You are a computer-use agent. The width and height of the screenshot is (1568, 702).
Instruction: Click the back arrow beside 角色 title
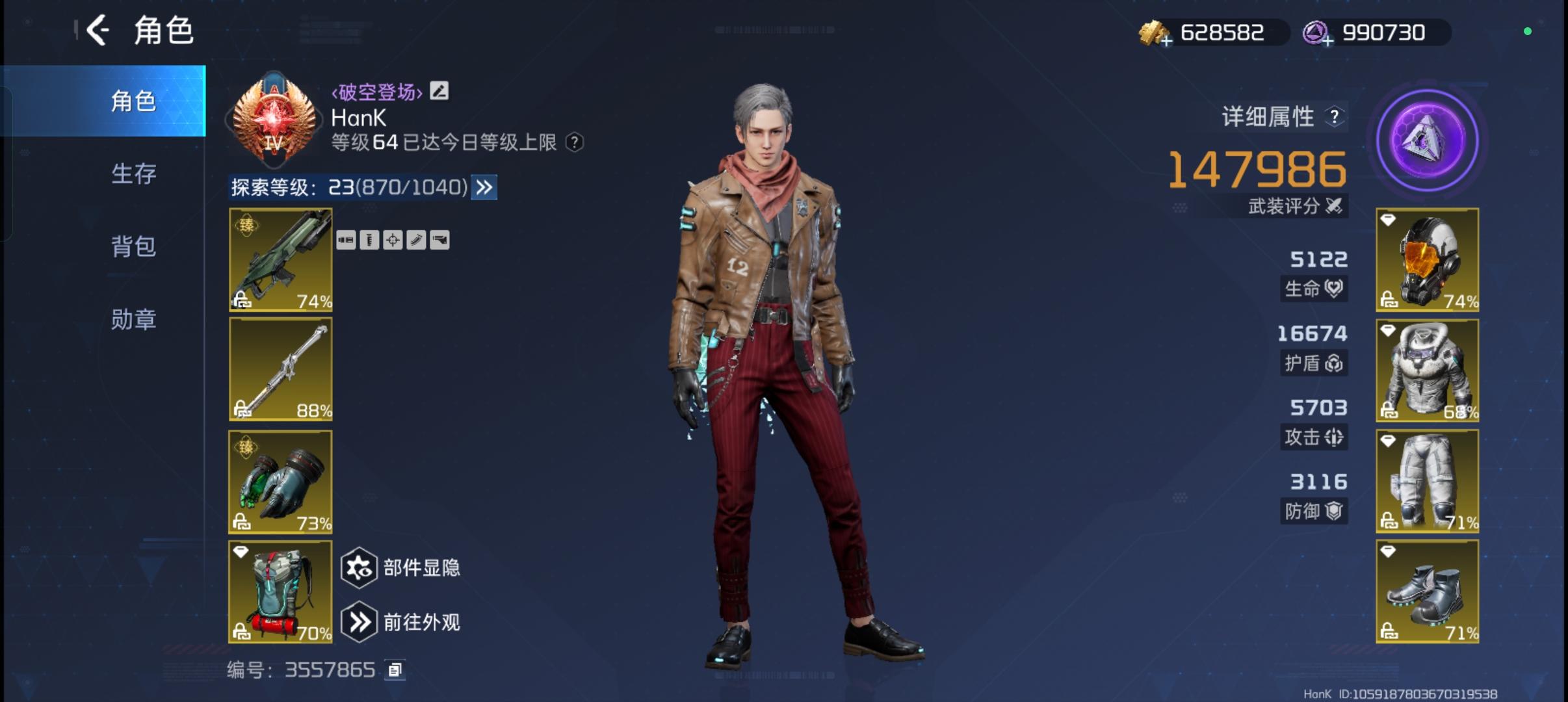(98, 29)
